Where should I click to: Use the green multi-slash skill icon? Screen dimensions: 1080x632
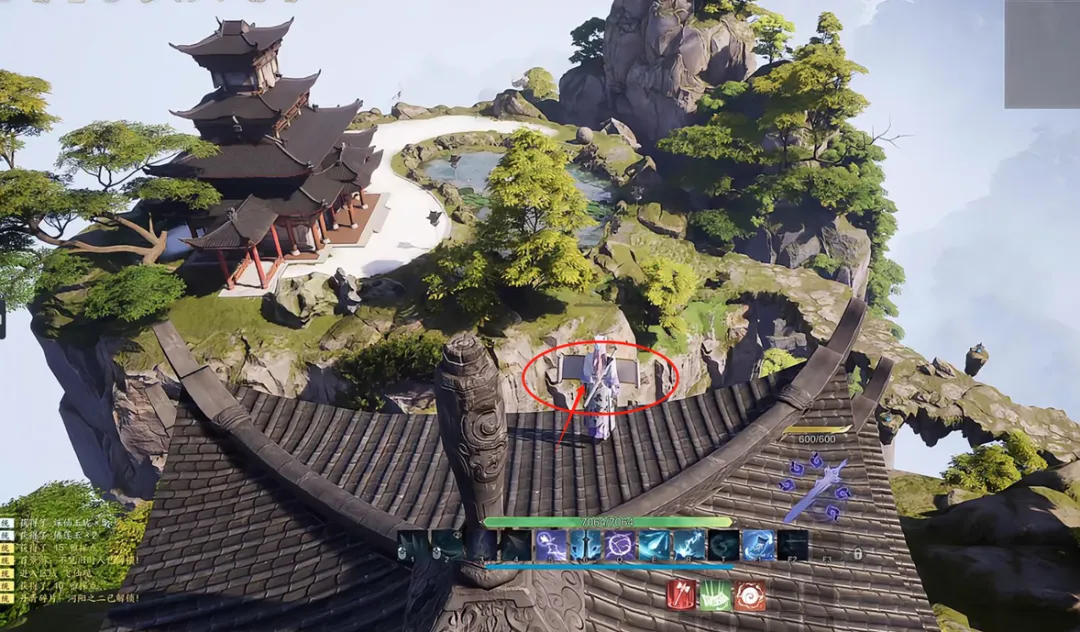[715, 595]
